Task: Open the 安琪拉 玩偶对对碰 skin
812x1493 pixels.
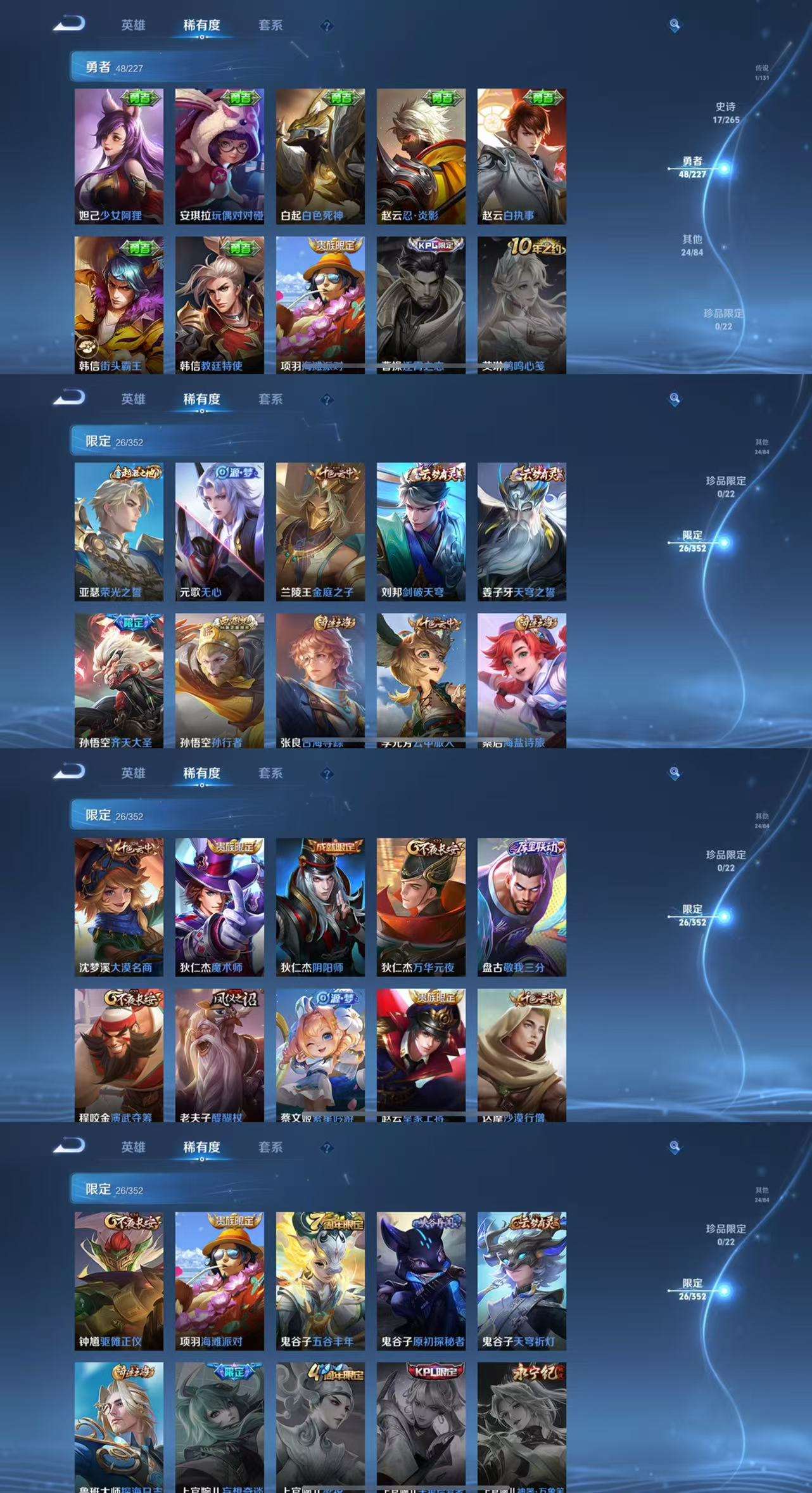Action: coord(219,156)
